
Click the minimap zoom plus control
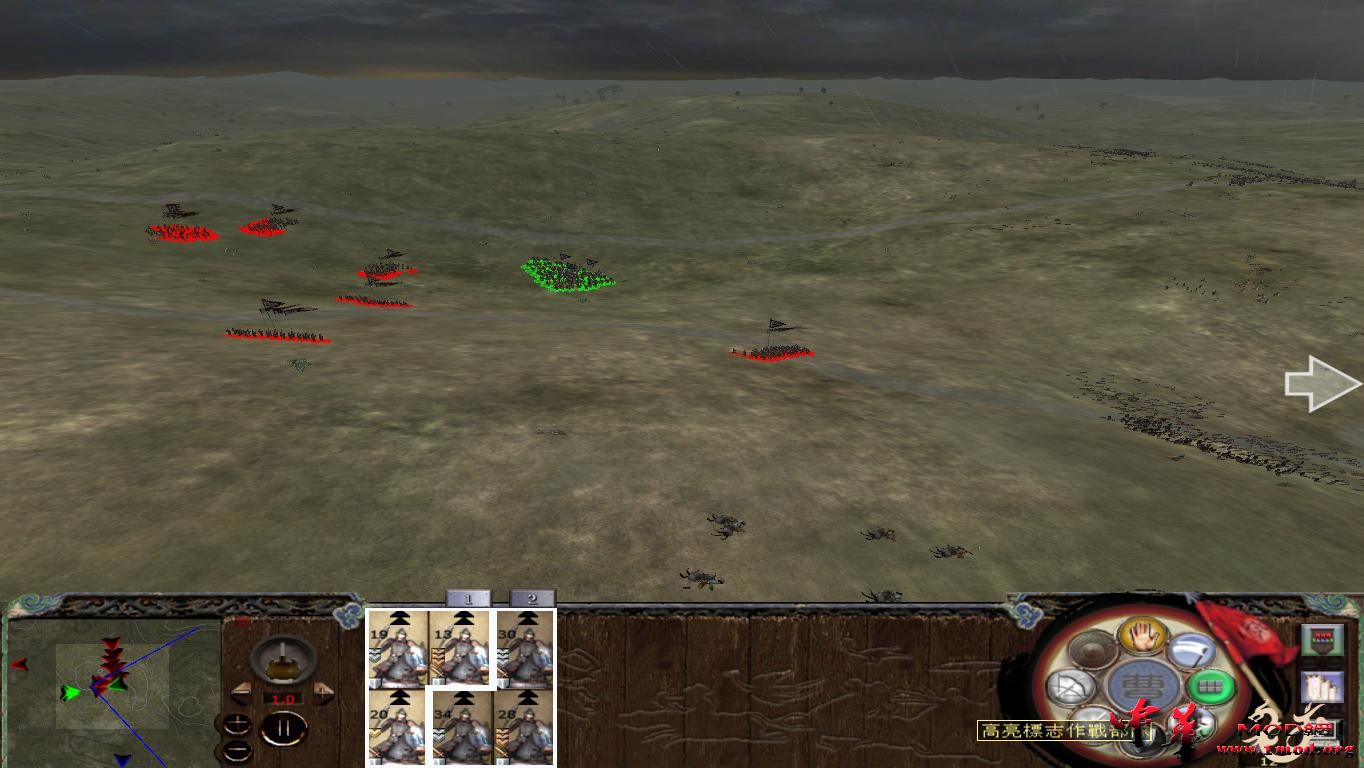(237, 724)
